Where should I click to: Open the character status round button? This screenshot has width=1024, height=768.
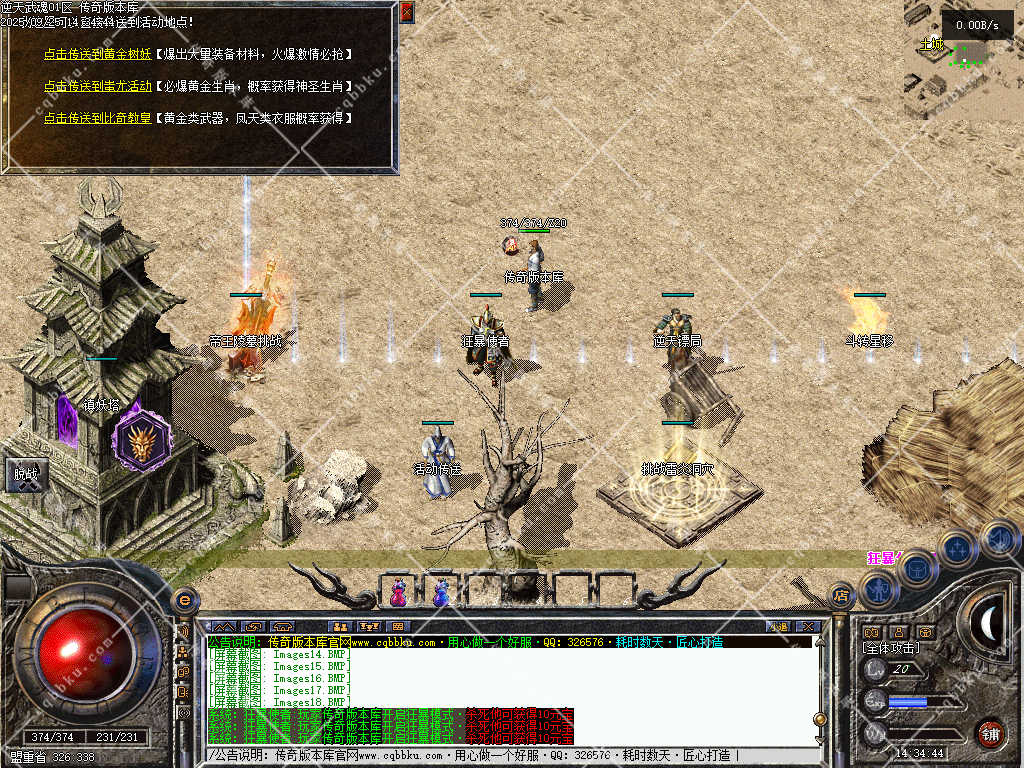tap(878, 590)
